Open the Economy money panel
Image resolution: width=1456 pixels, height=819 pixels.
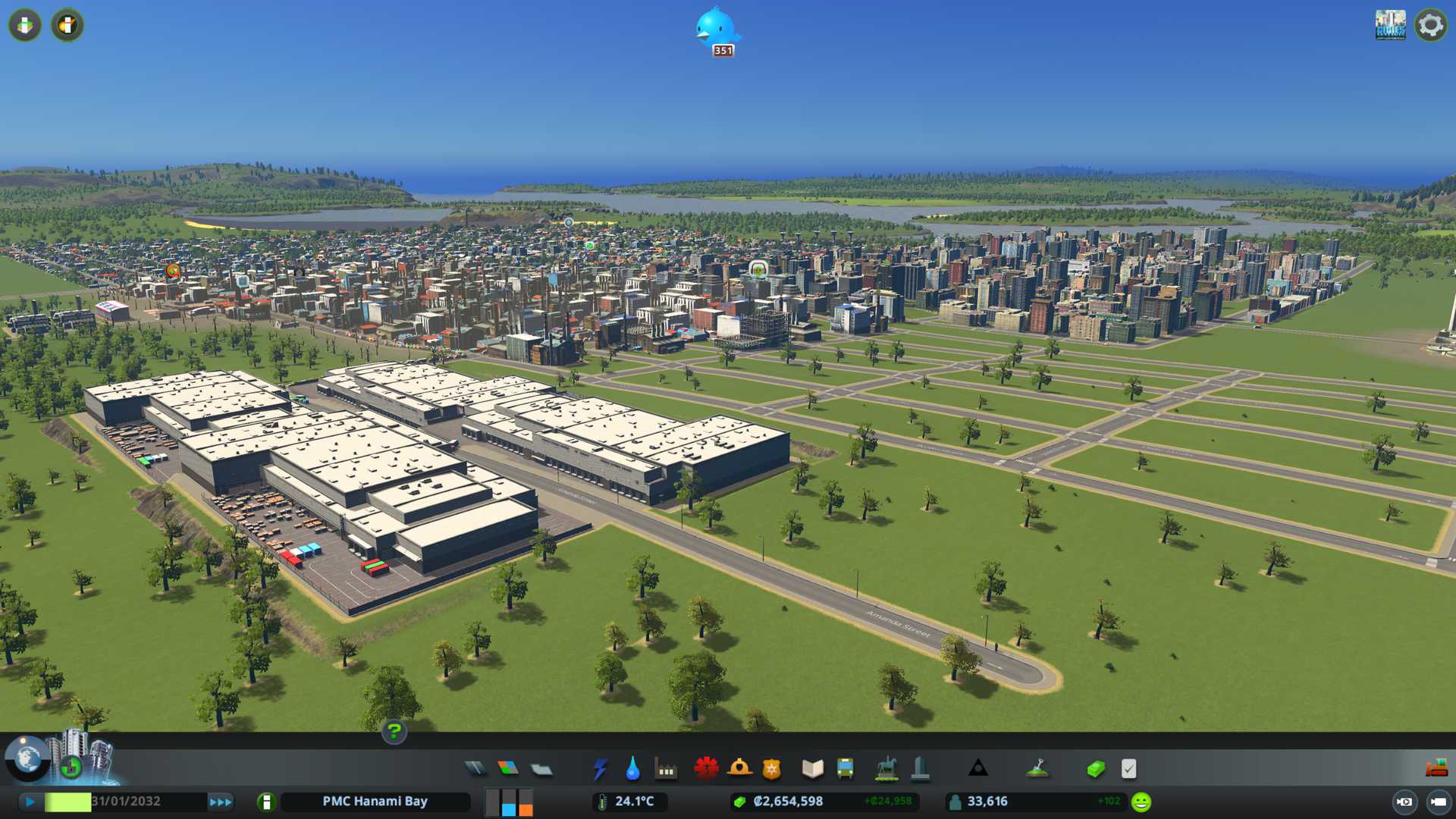(1095, 769)
